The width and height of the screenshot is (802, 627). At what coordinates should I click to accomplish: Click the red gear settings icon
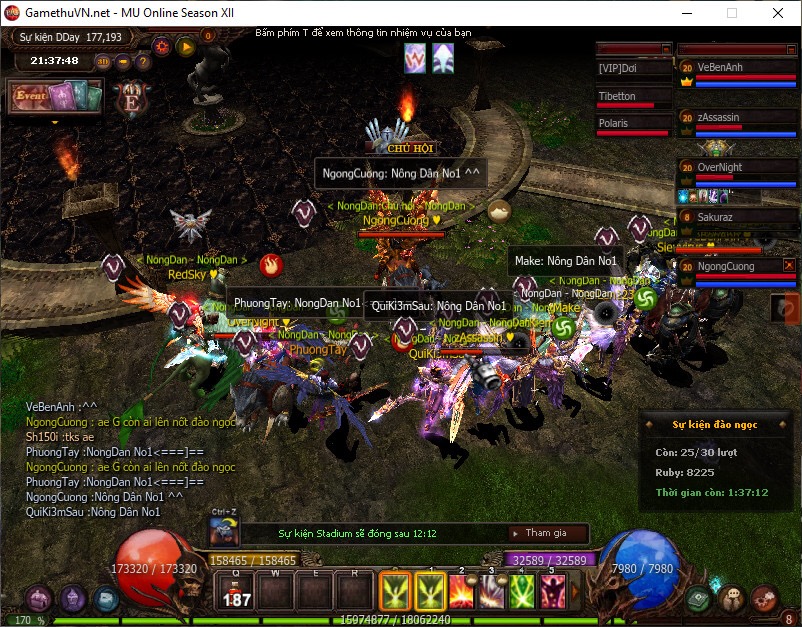[x=162, y=46]
